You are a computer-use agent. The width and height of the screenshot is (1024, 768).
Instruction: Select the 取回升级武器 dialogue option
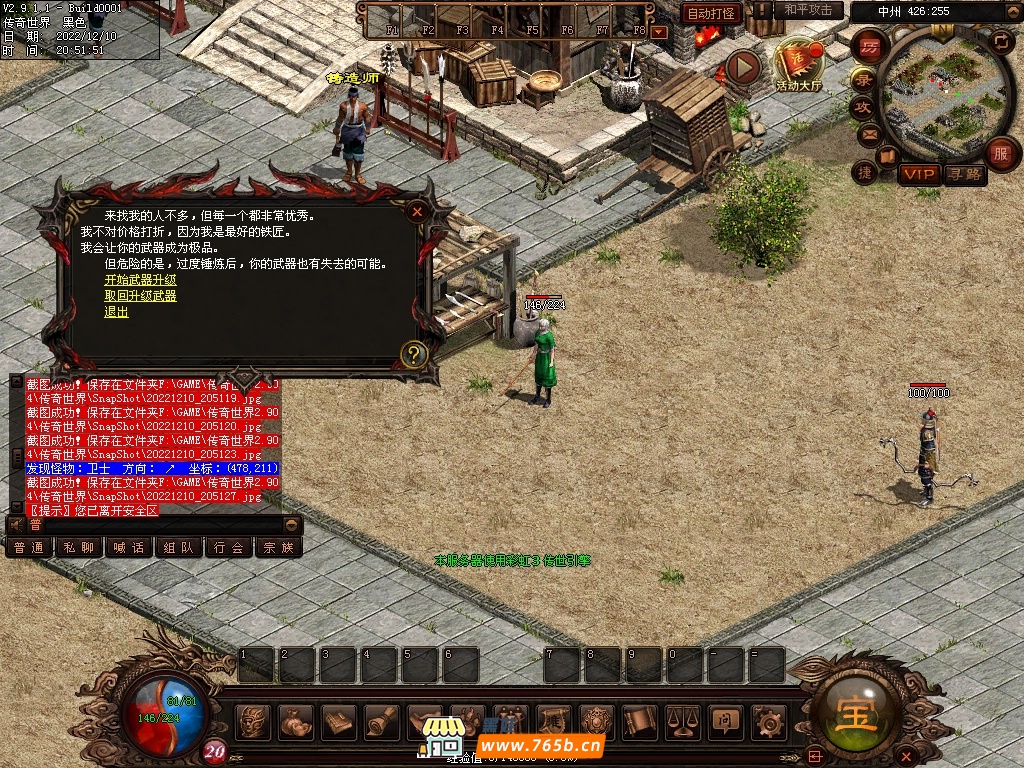[x=140, y=296]
